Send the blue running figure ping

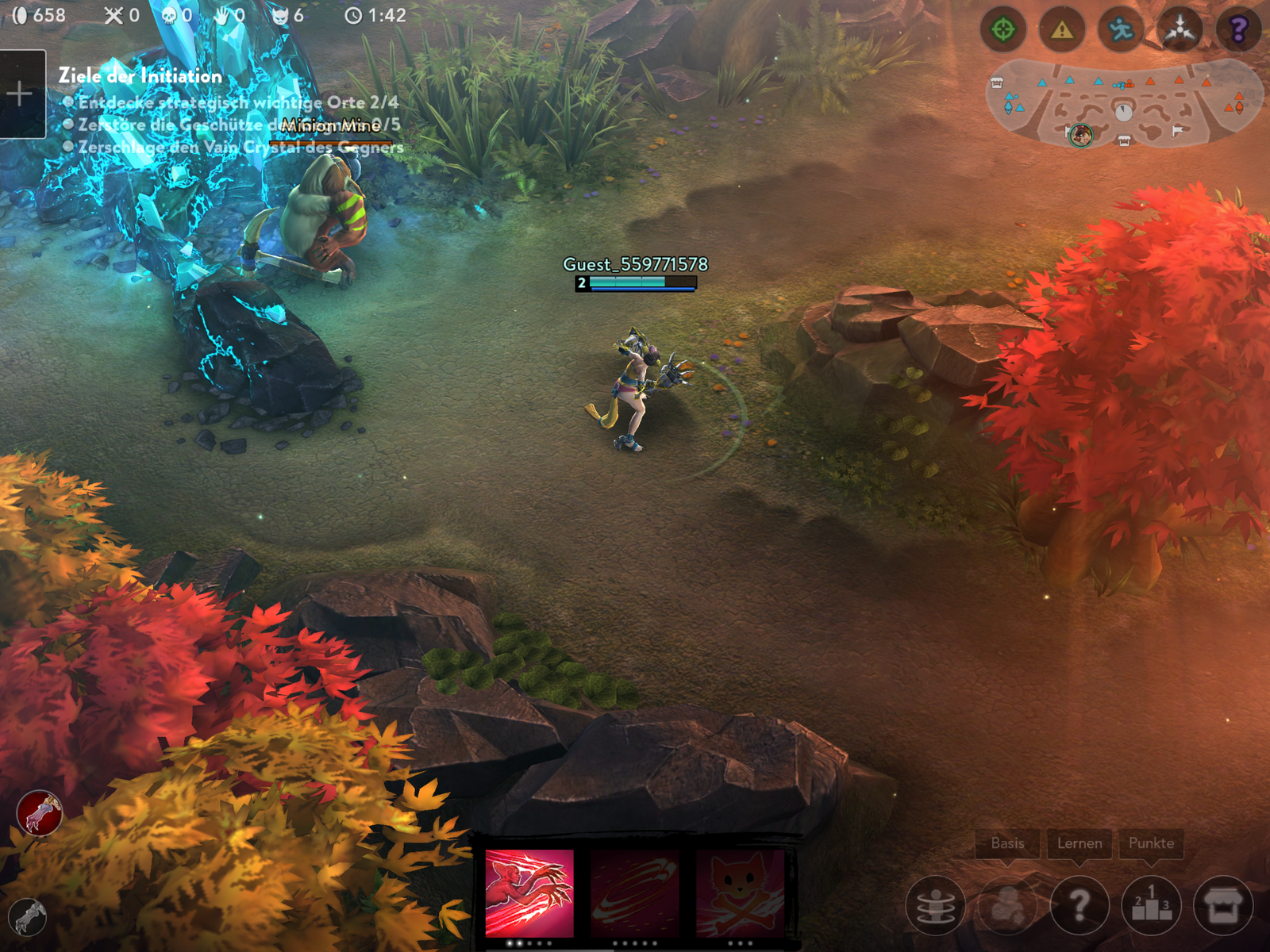point(1121,30)
